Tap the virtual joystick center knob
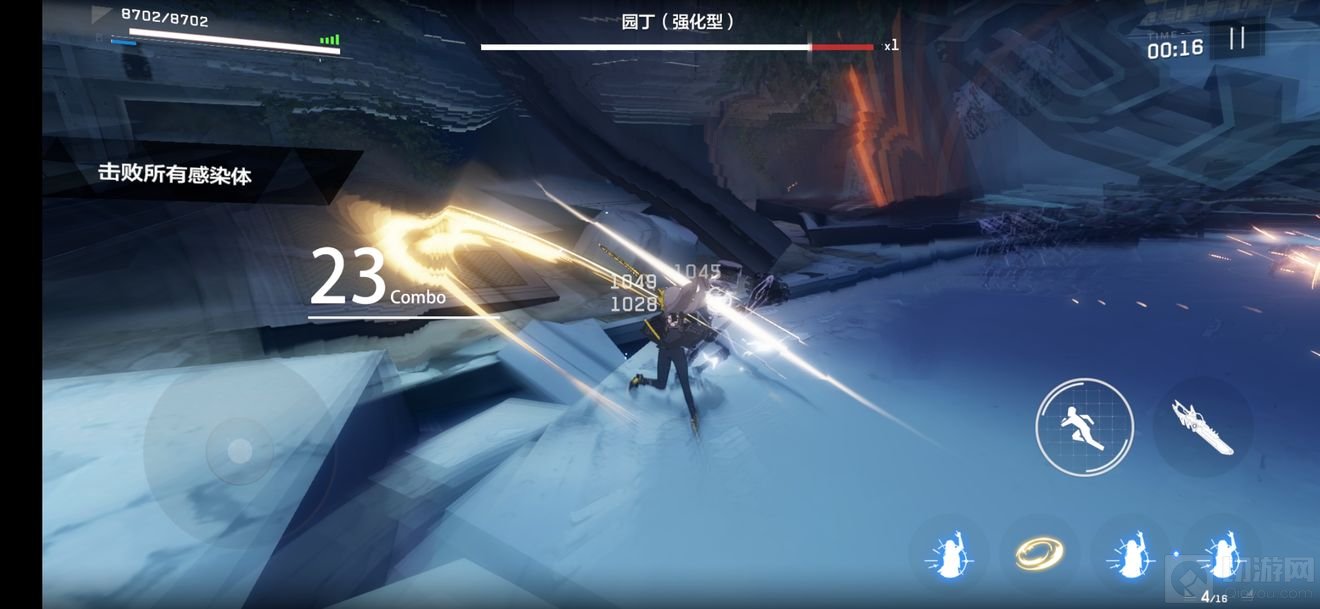This screenshot has height=609, width=1320. [239, 452]
